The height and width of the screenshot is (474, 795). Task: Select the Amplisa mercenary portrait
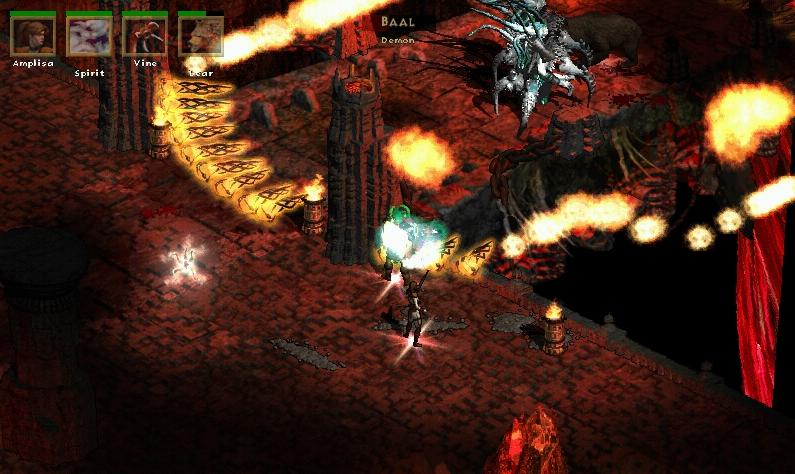coord(33,36)
